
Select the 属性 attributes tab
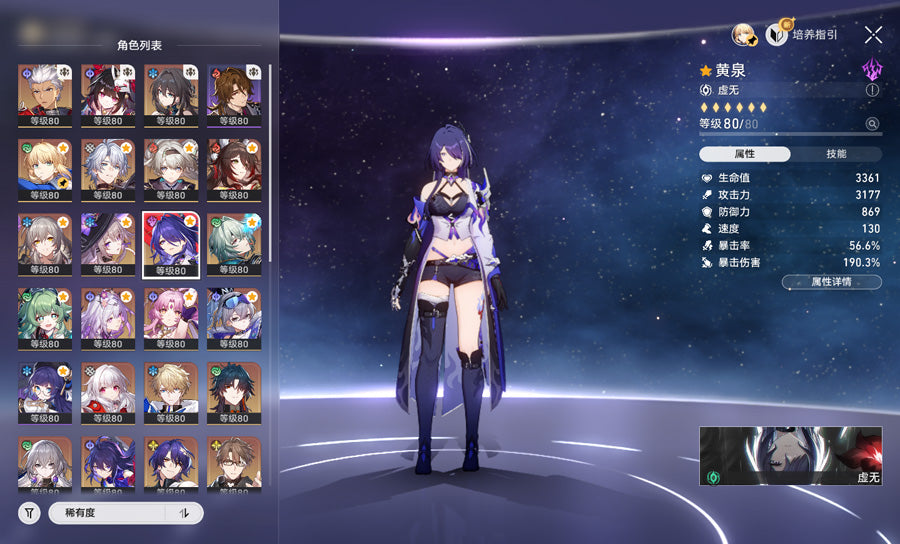pyautogui.click(x=745, y=154)
